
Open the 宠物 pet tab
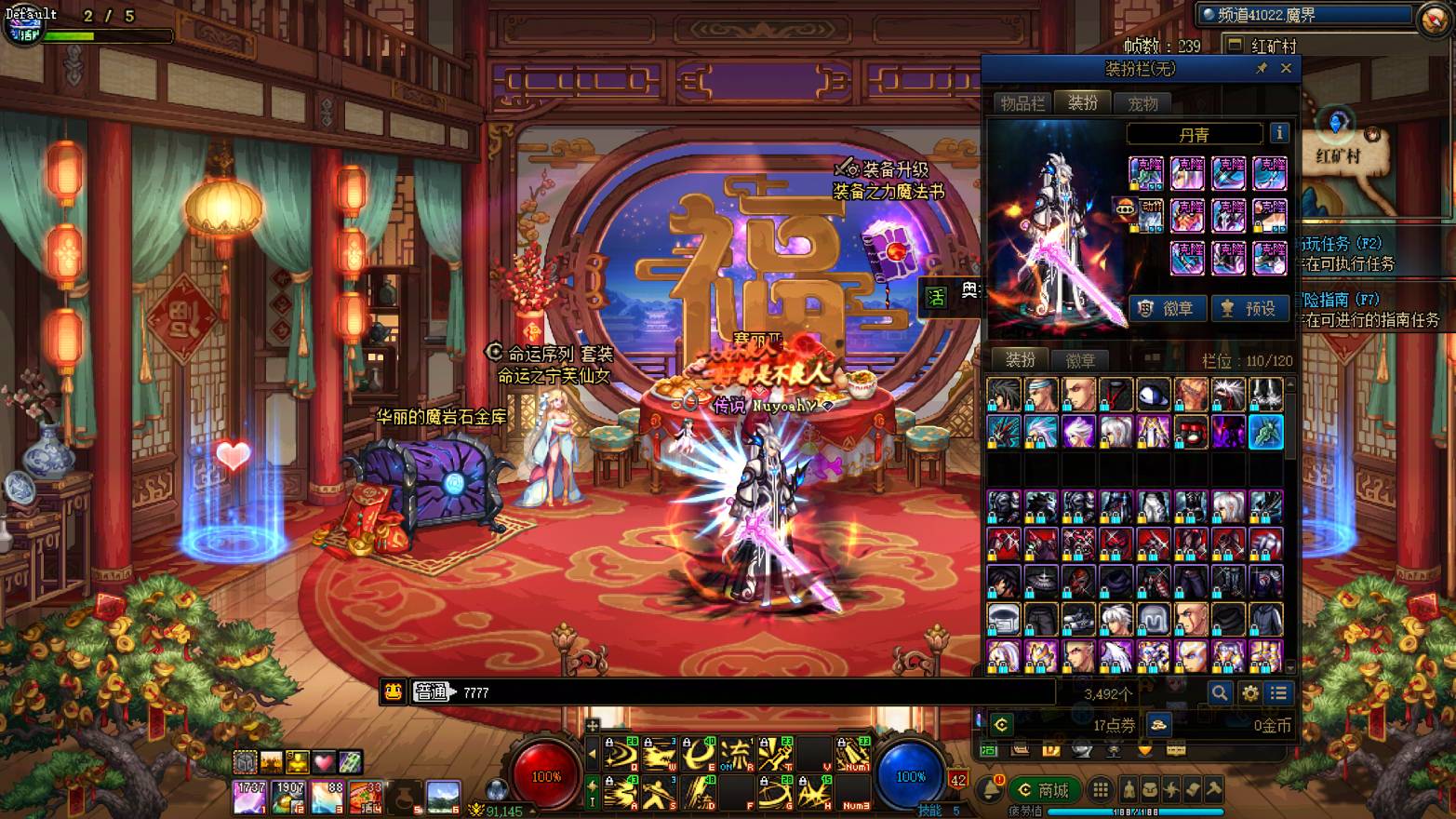click(1142, 103)
